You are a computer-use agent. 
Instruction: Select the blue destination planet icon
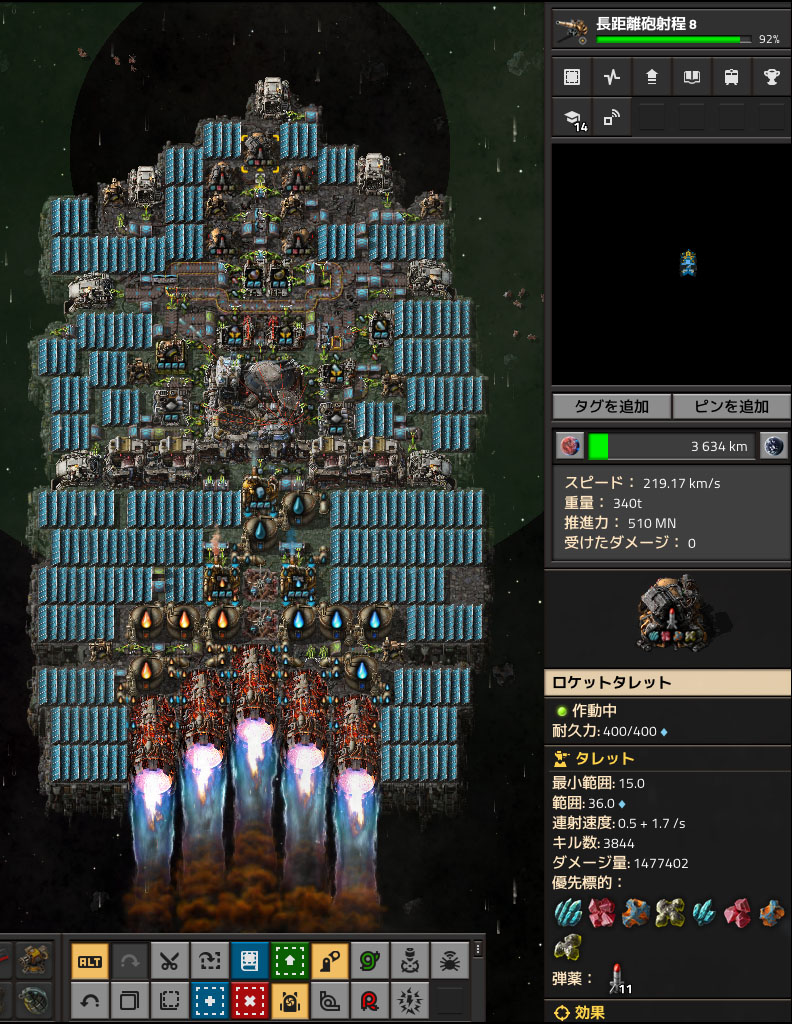(x=773, y=446)
